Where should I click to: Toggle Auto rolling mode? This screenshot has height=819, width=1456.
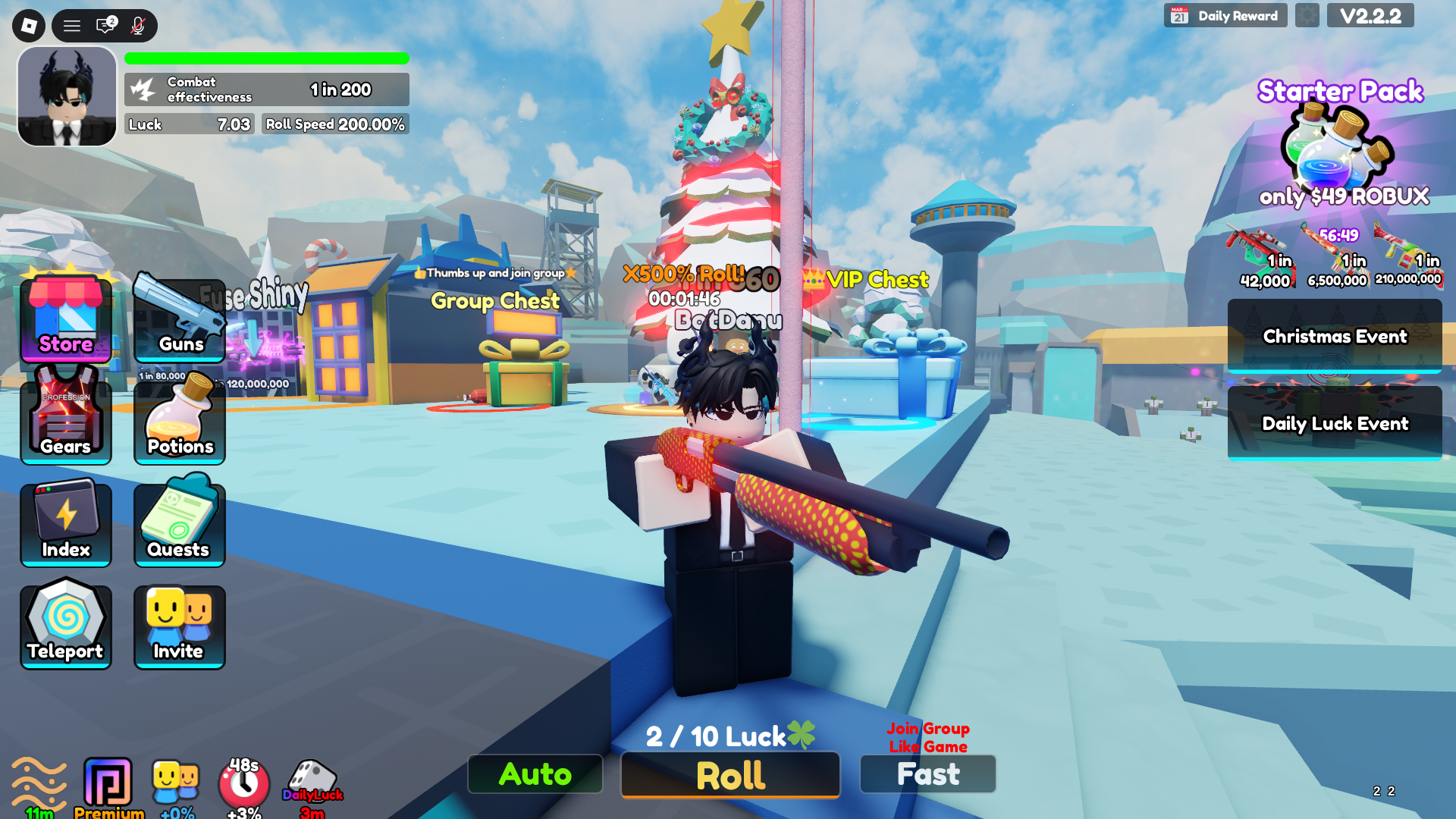coord(535,774)
